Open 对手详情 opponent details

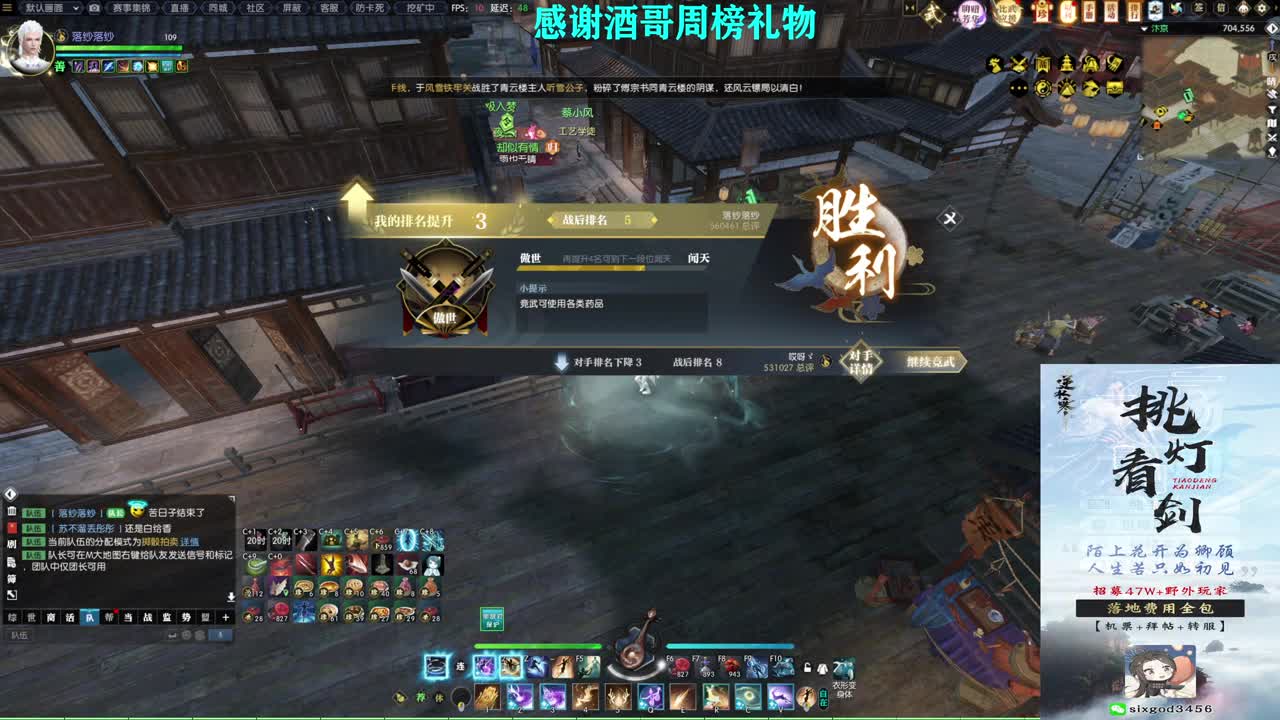[860, 361]
